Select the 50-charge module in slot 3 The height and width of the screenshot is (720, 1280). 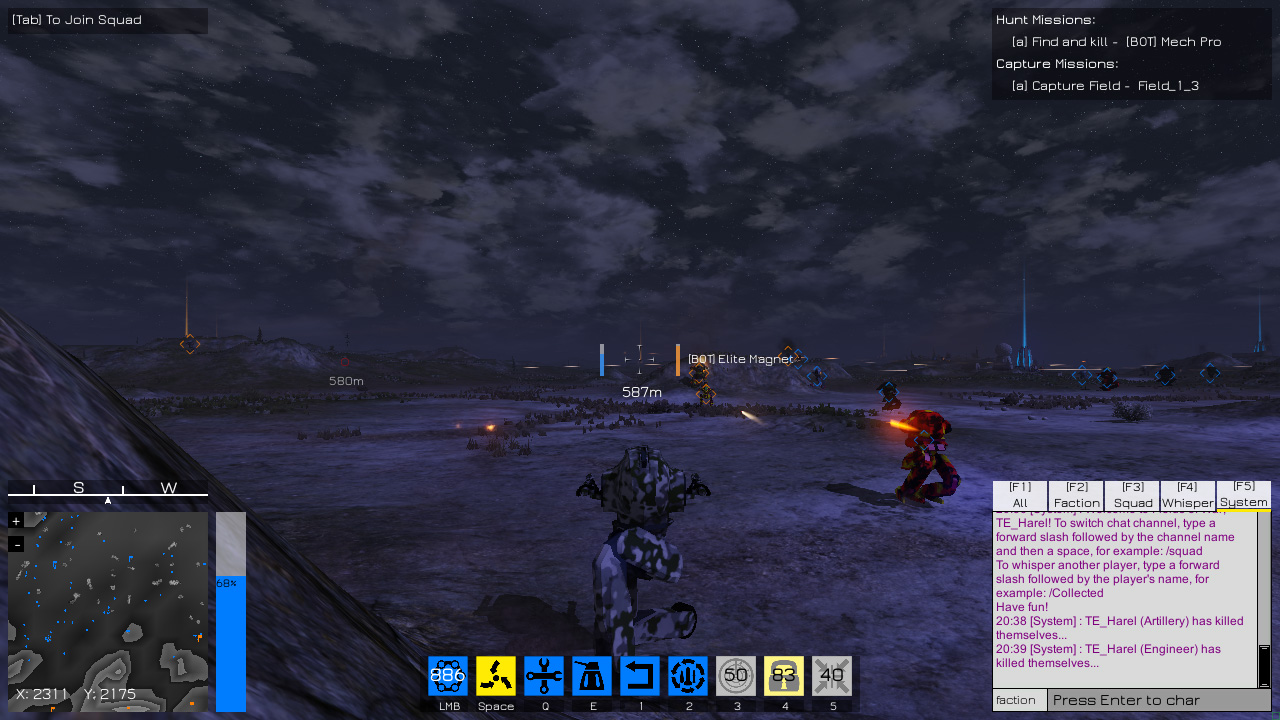pyautogui.click(x=736, y=675)
